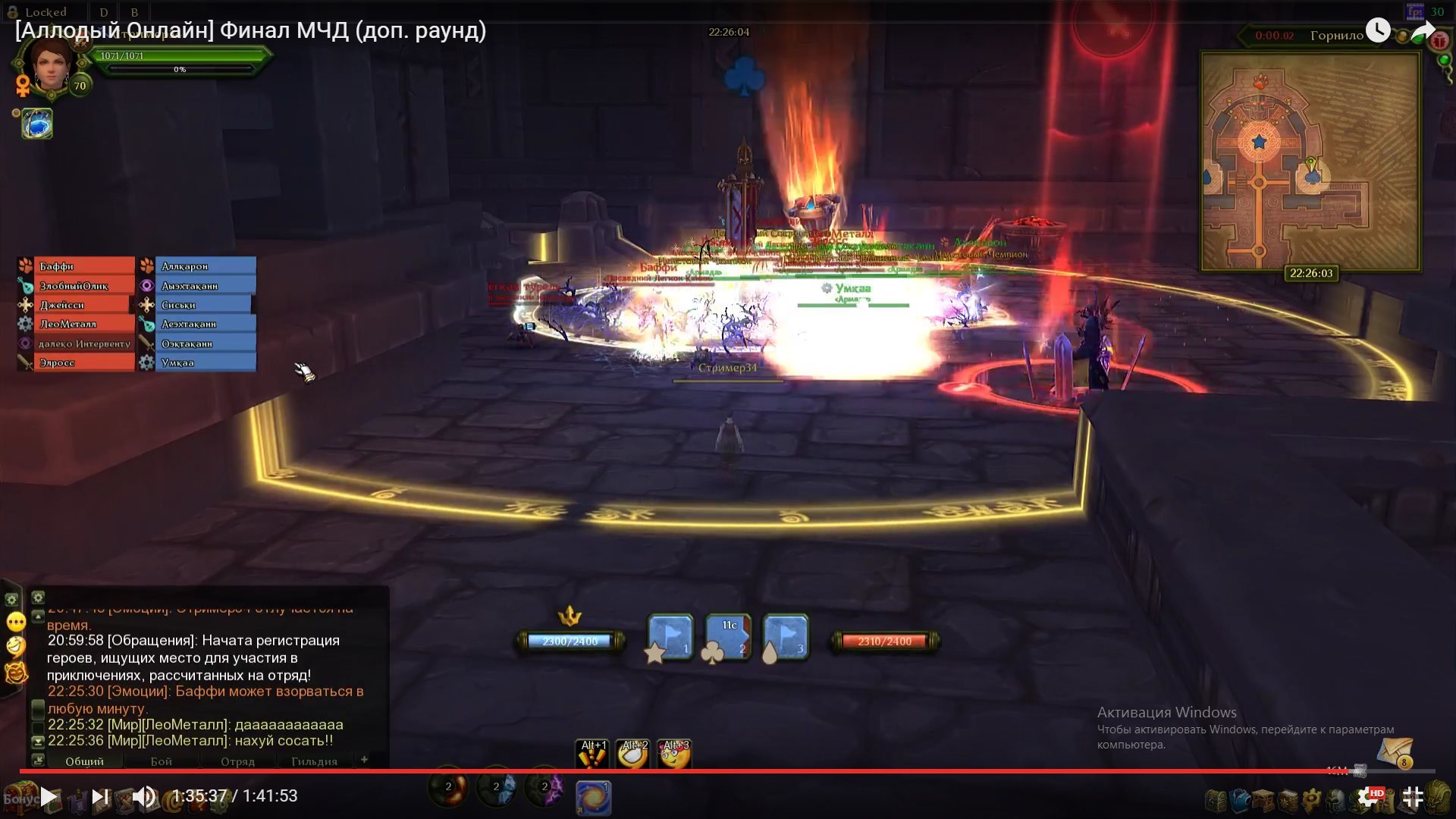Mute the video volume
This screenshot has height=819, width=1456.
tap(143, 796)
